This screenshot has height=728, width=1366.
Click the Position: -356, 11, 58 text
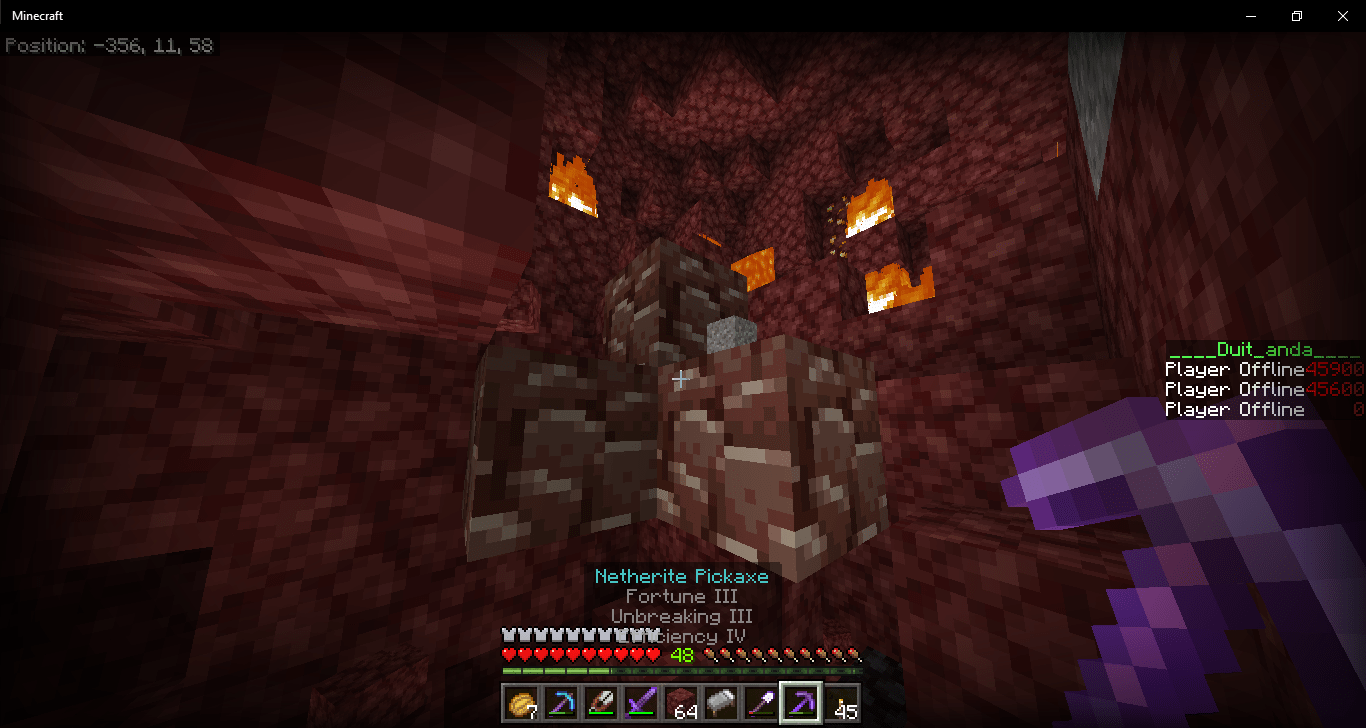[x=110, y=45]
